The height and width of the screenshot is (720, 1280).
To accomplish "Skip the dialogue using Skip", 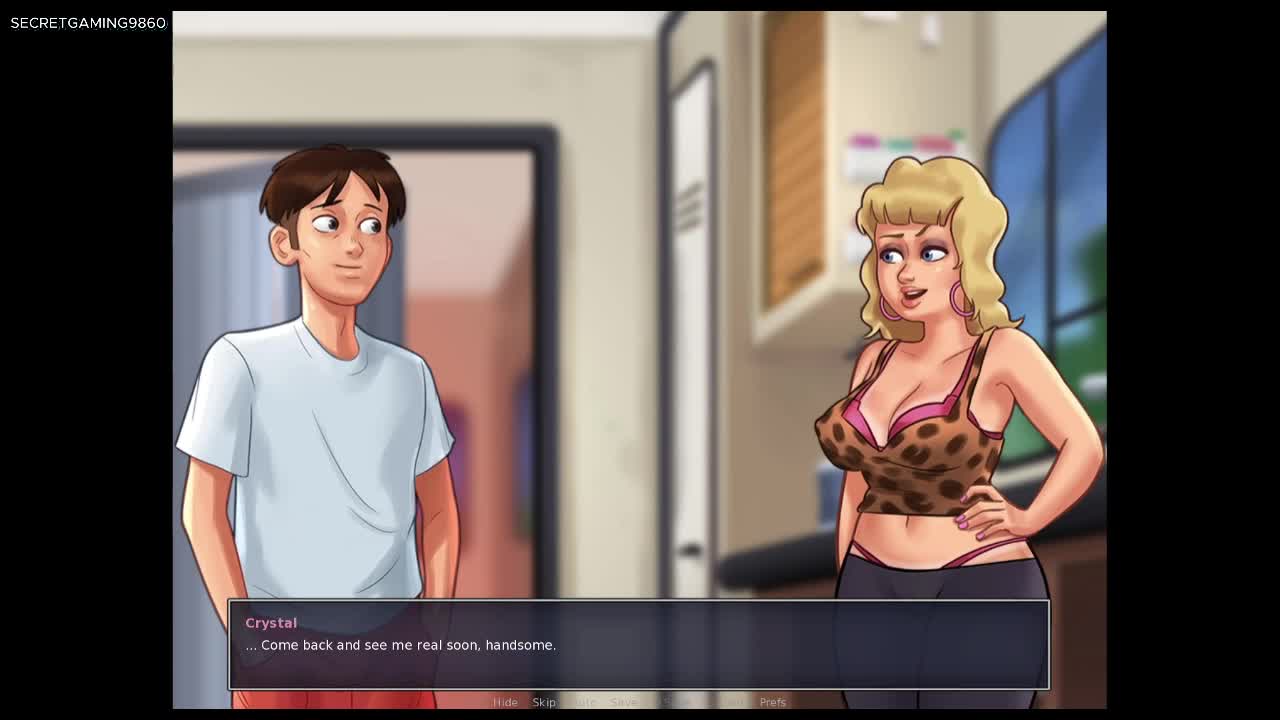I will pyautogui.click(x=544, y=702).
